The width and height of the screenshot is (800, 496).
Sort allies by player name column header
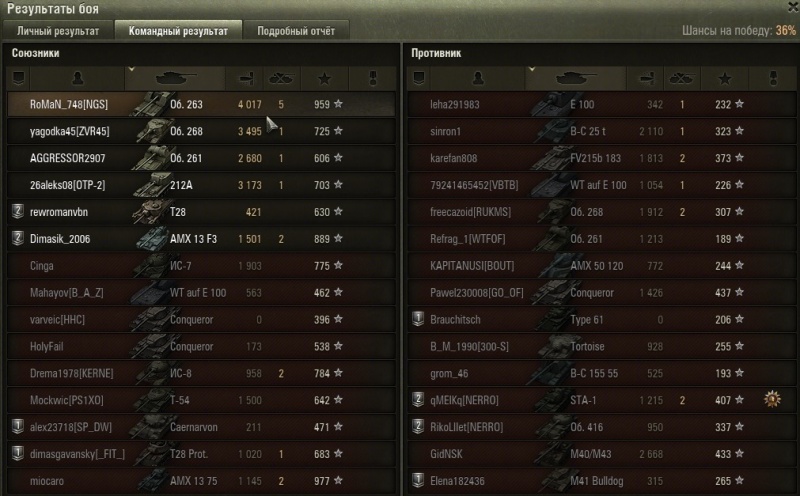(79, 76)
